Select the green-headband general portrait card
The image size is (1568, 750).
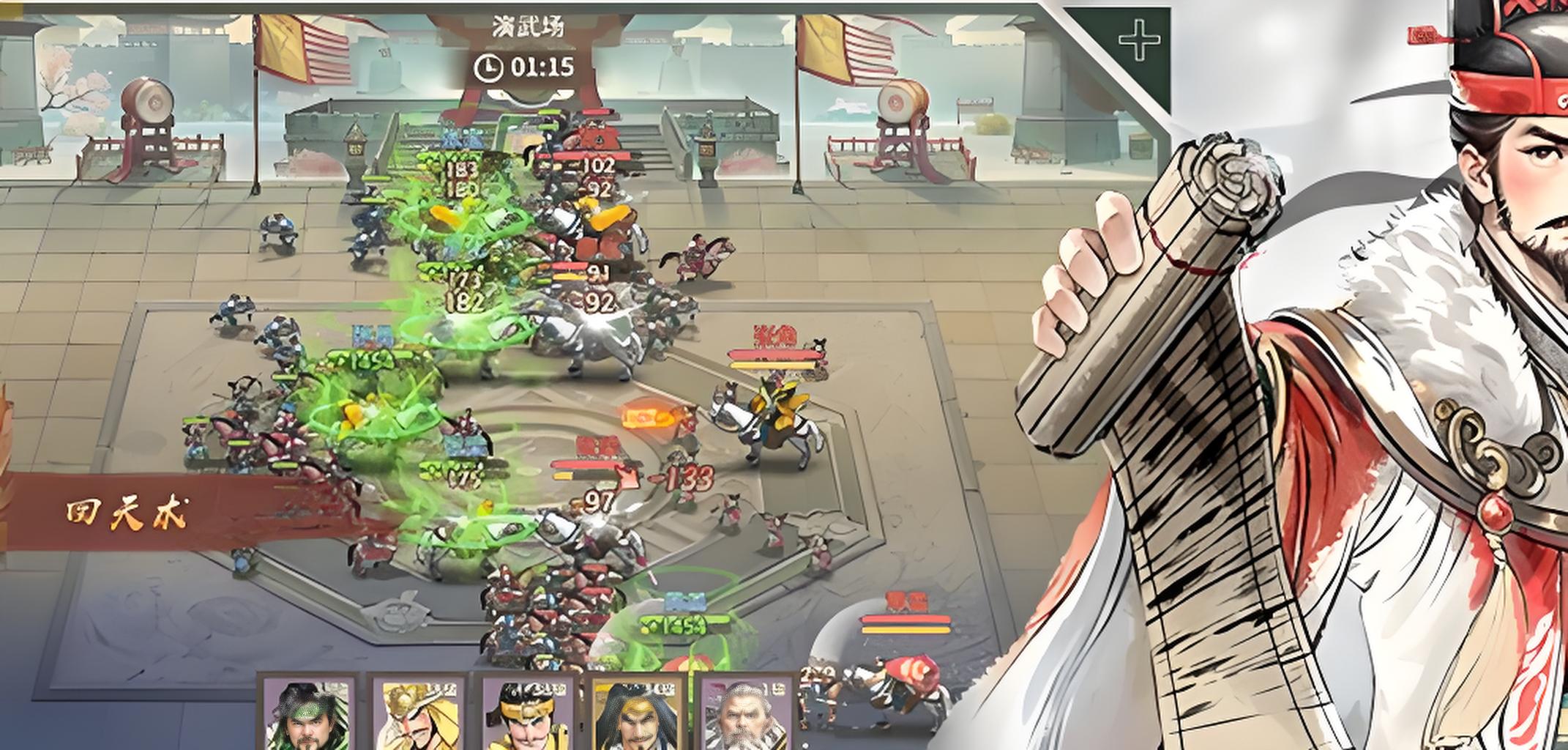pos(308,714)
